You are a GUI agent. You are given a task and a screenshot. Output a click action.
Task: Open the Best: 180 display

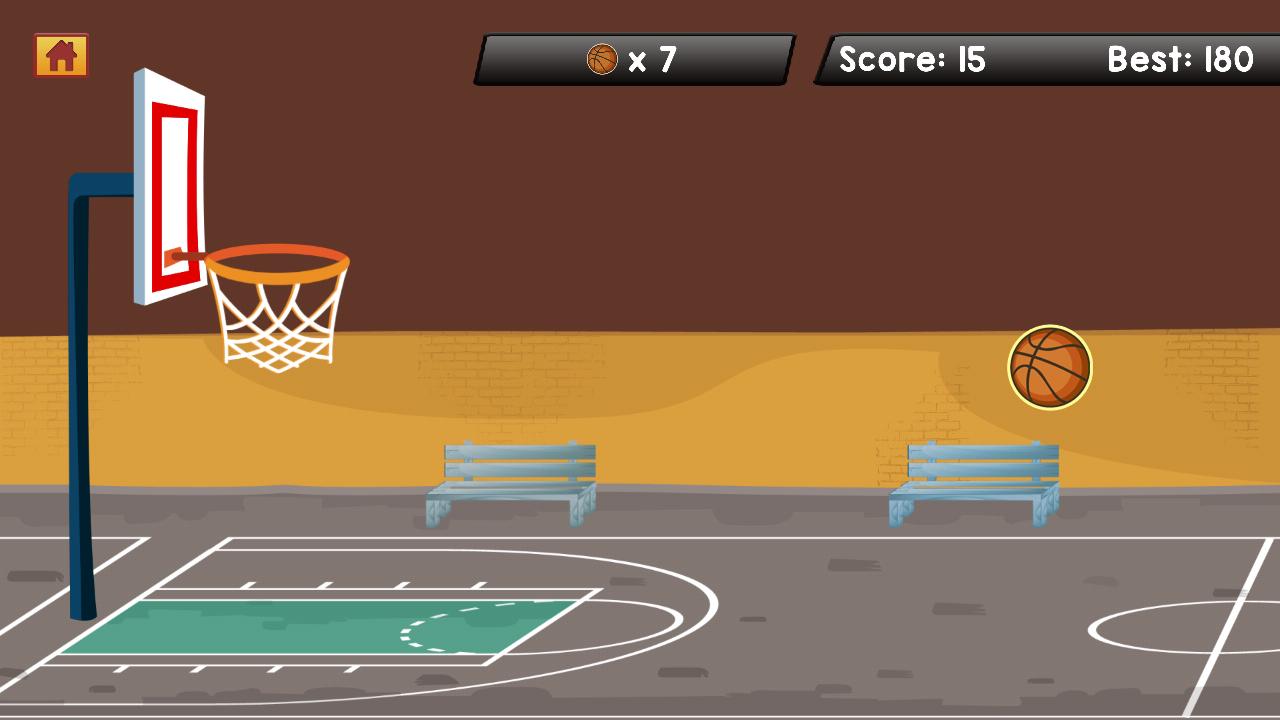[x=1180, y=60]
